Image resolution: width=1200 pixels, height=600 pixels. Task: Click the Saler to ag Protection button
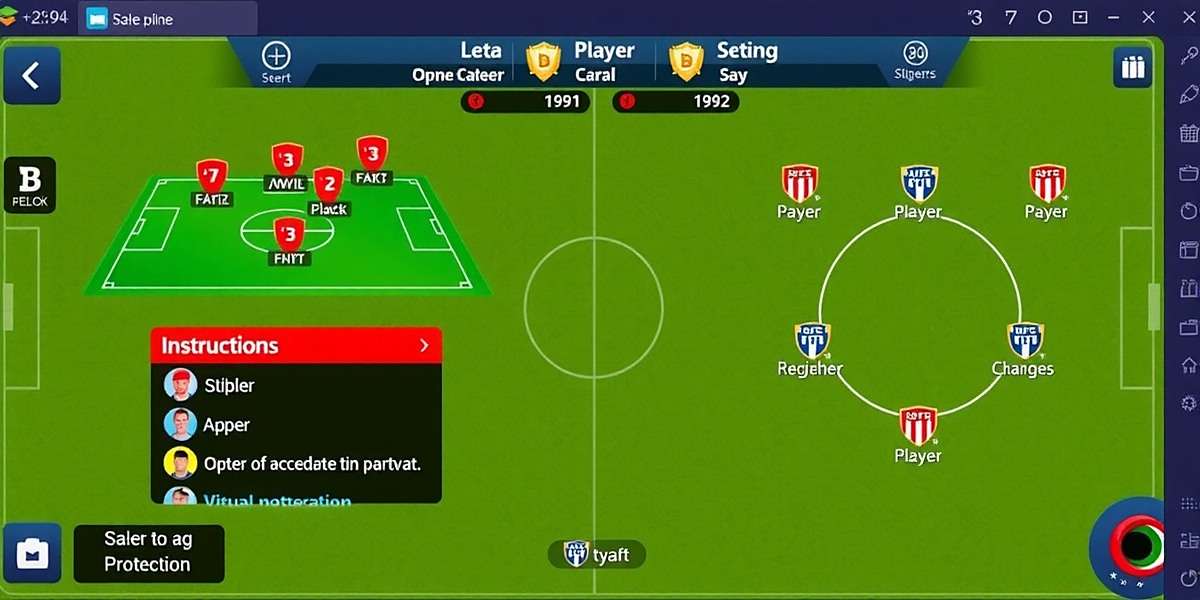point(148,552)
